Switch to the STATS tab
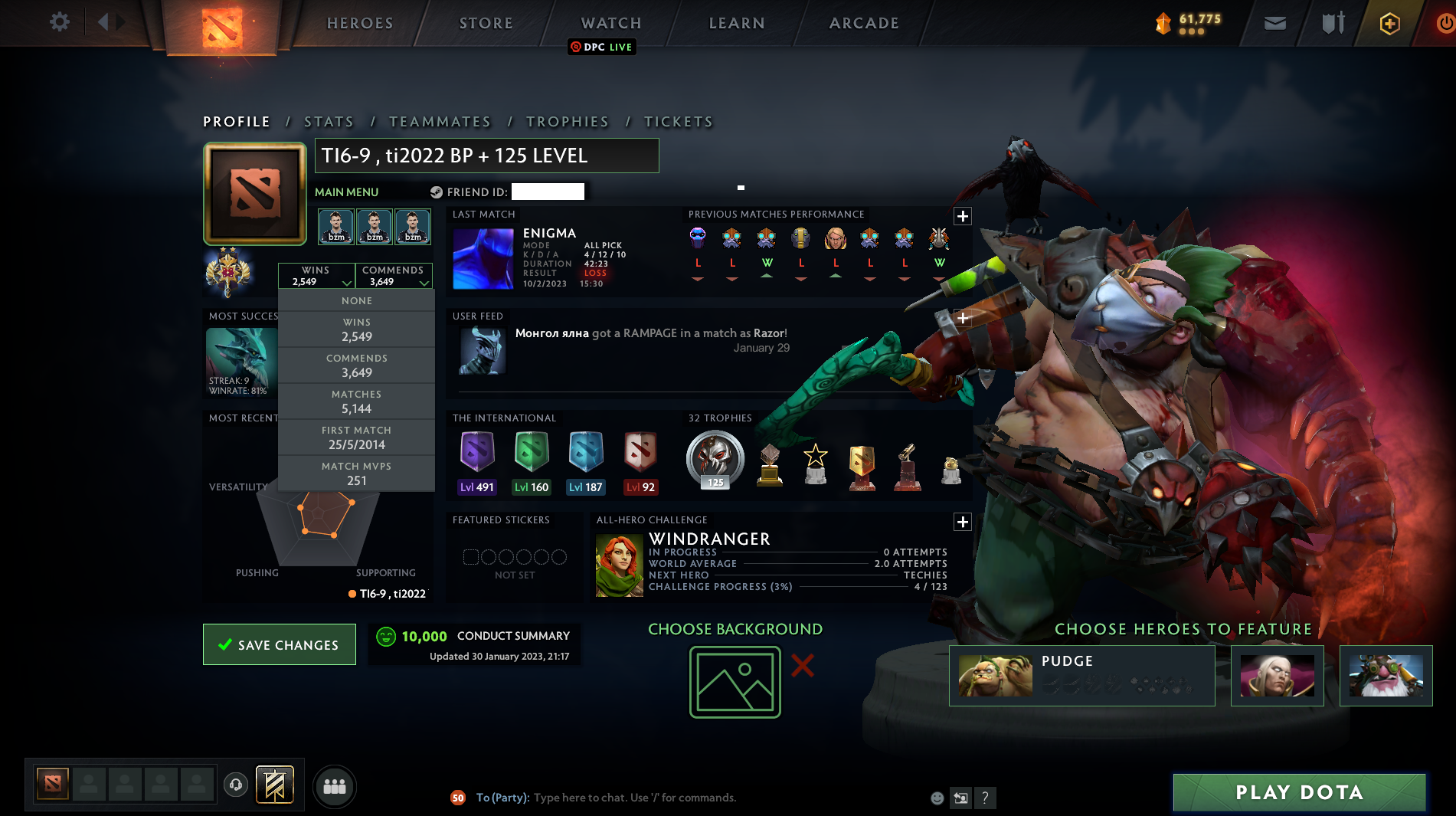The height and width of the screenshot is (816, 1456). 329,121
